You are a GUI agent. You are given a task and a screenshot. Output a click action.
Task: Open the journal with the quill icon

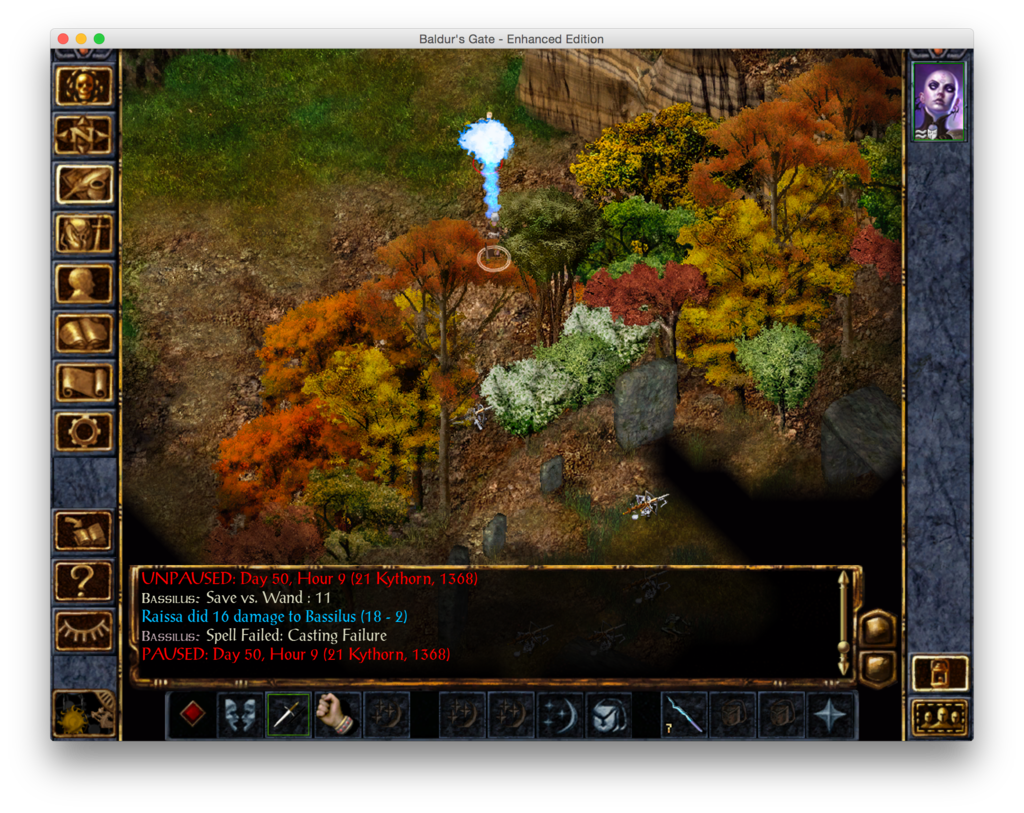tap(83, 184)
